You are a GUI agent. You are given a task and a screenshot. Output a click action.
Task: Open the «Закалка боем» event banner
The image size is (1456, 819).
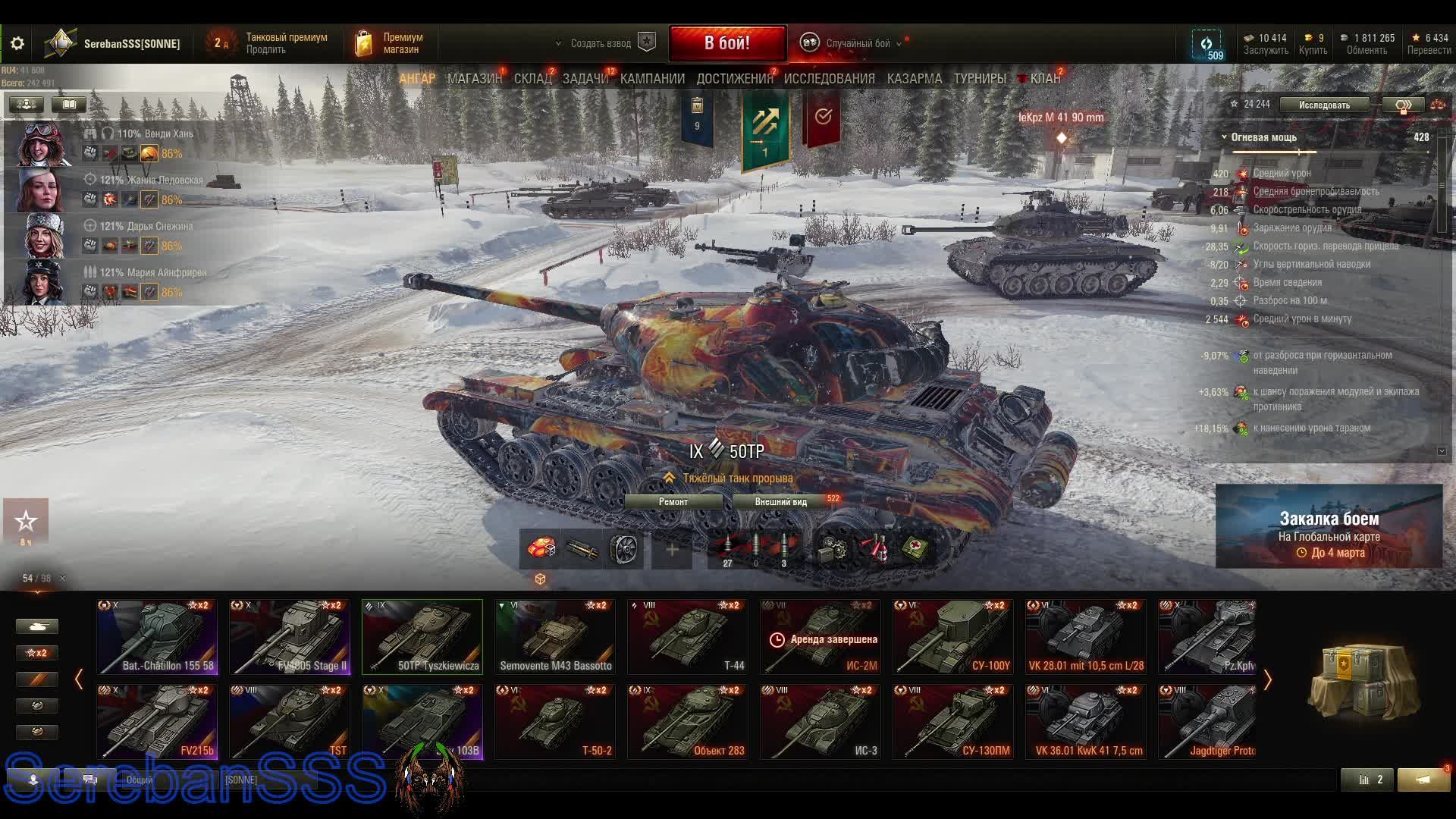[x=1329, y=527]
